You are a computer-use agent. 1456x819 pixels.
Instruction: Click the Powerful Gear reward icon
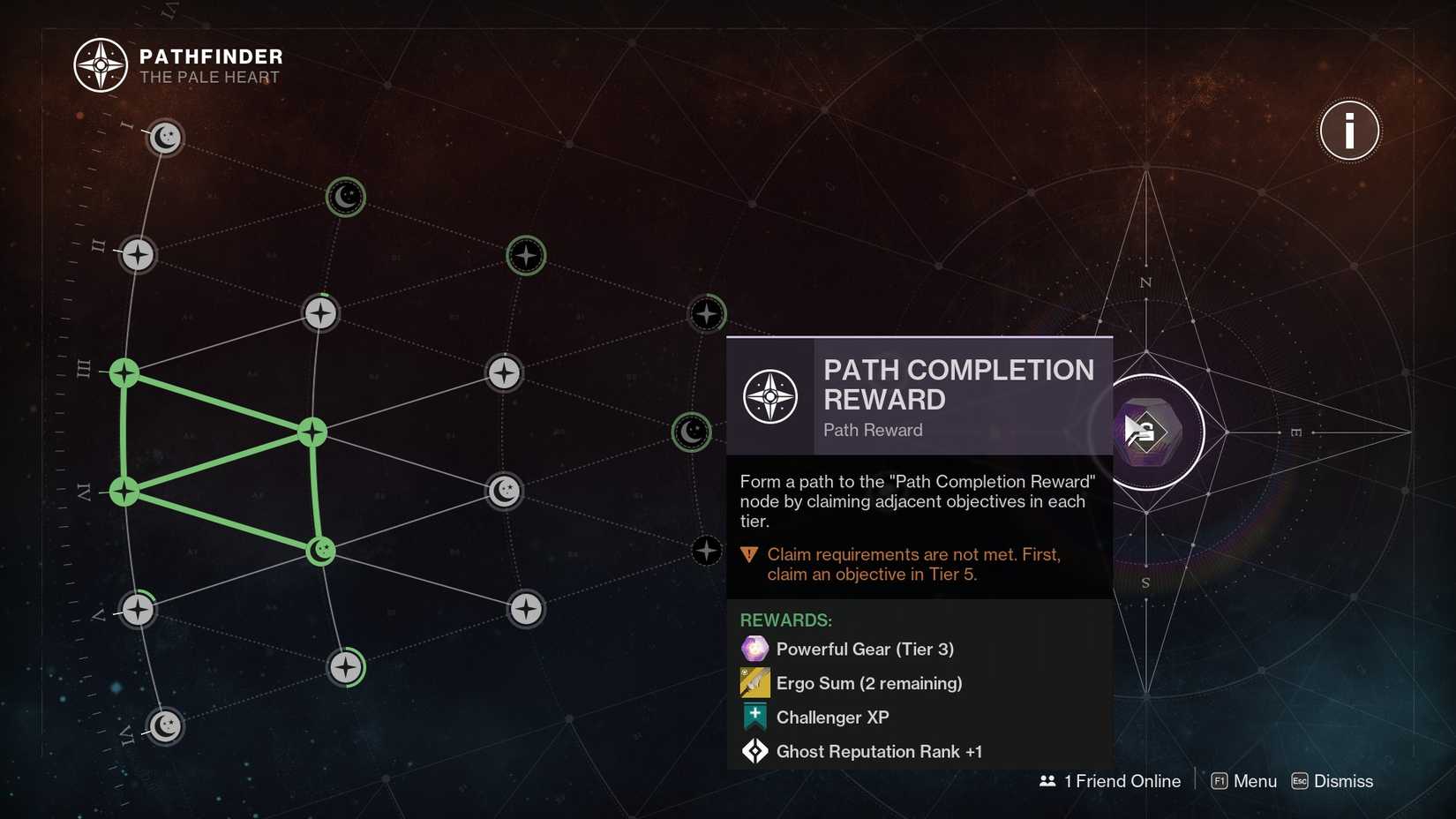coord(754,649)
